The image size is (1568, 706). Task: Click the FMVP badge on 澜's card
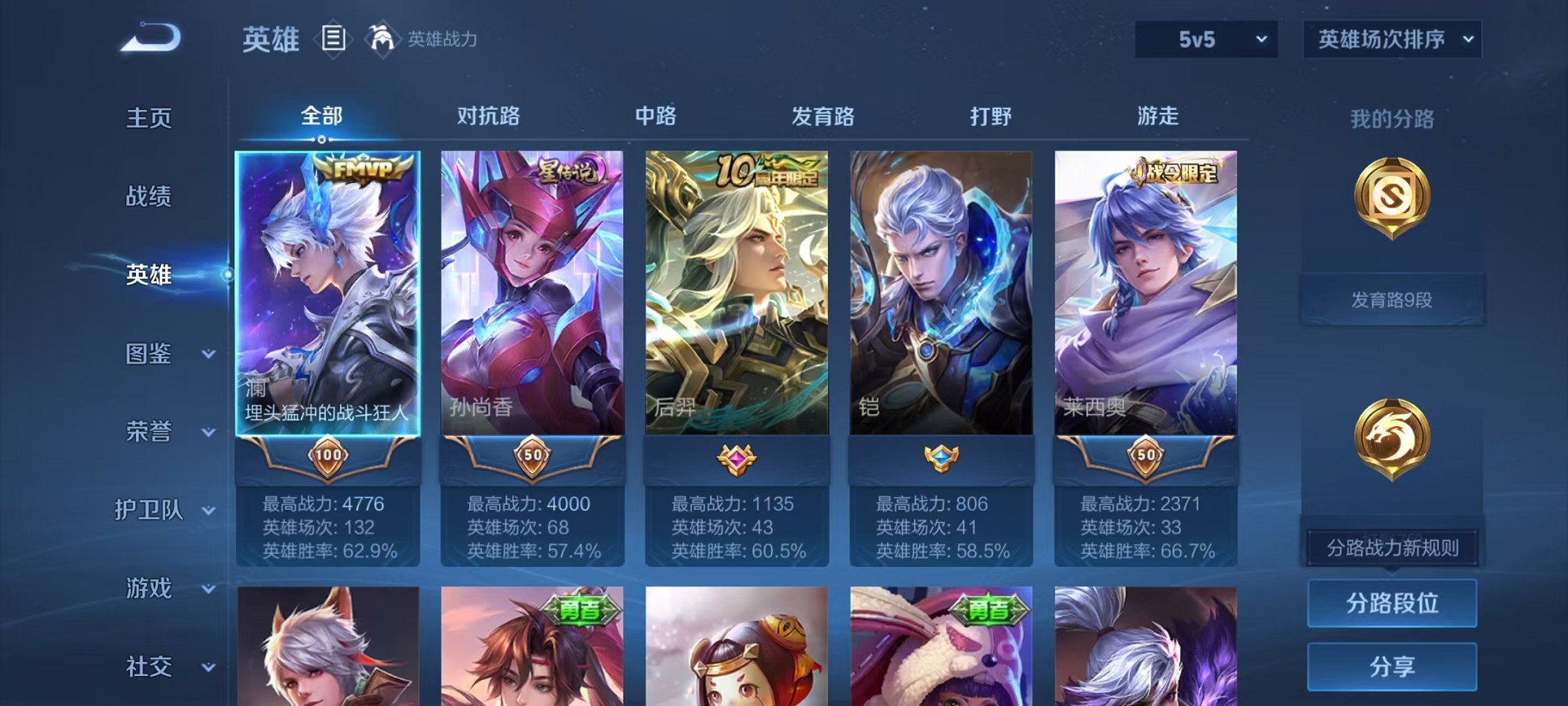362,168
